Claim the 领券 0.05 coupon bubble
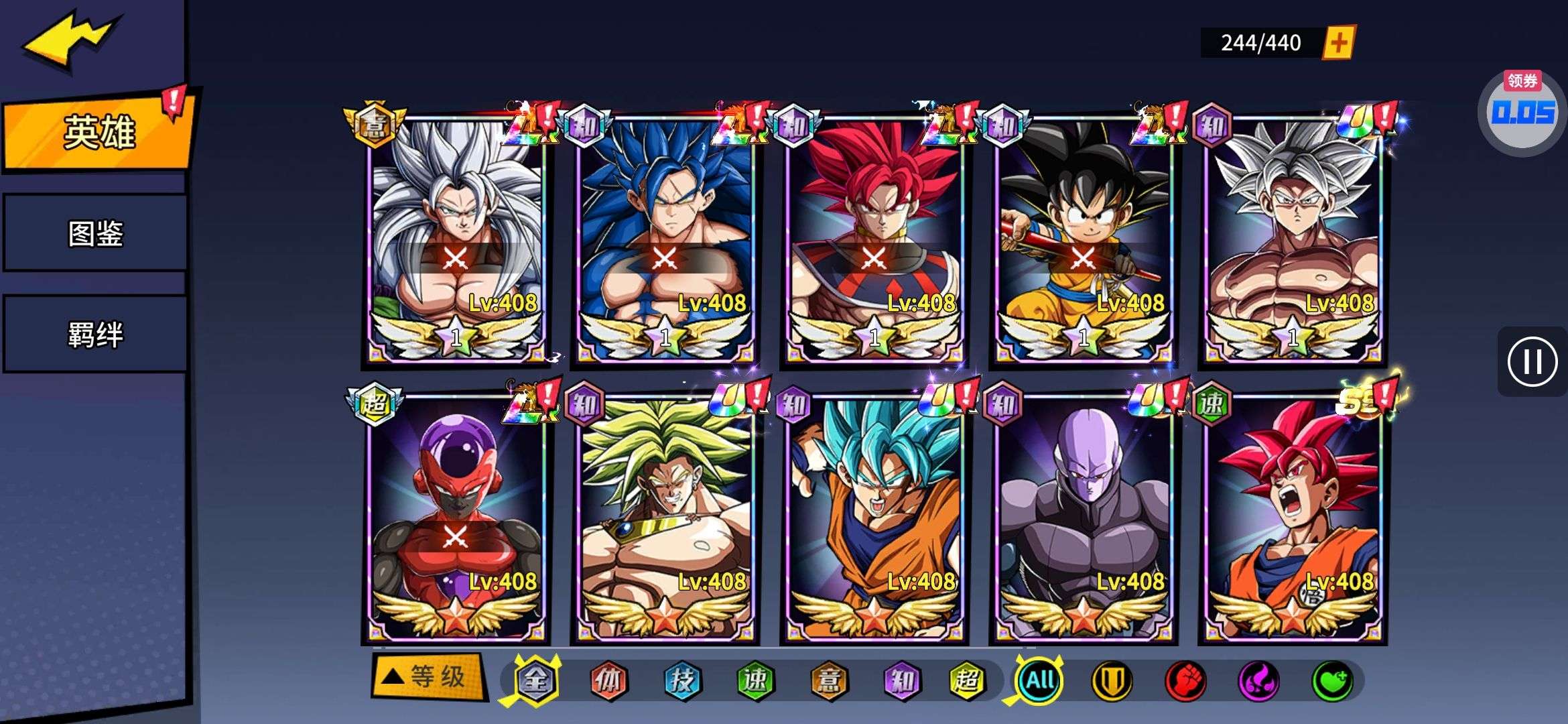 1522,111
